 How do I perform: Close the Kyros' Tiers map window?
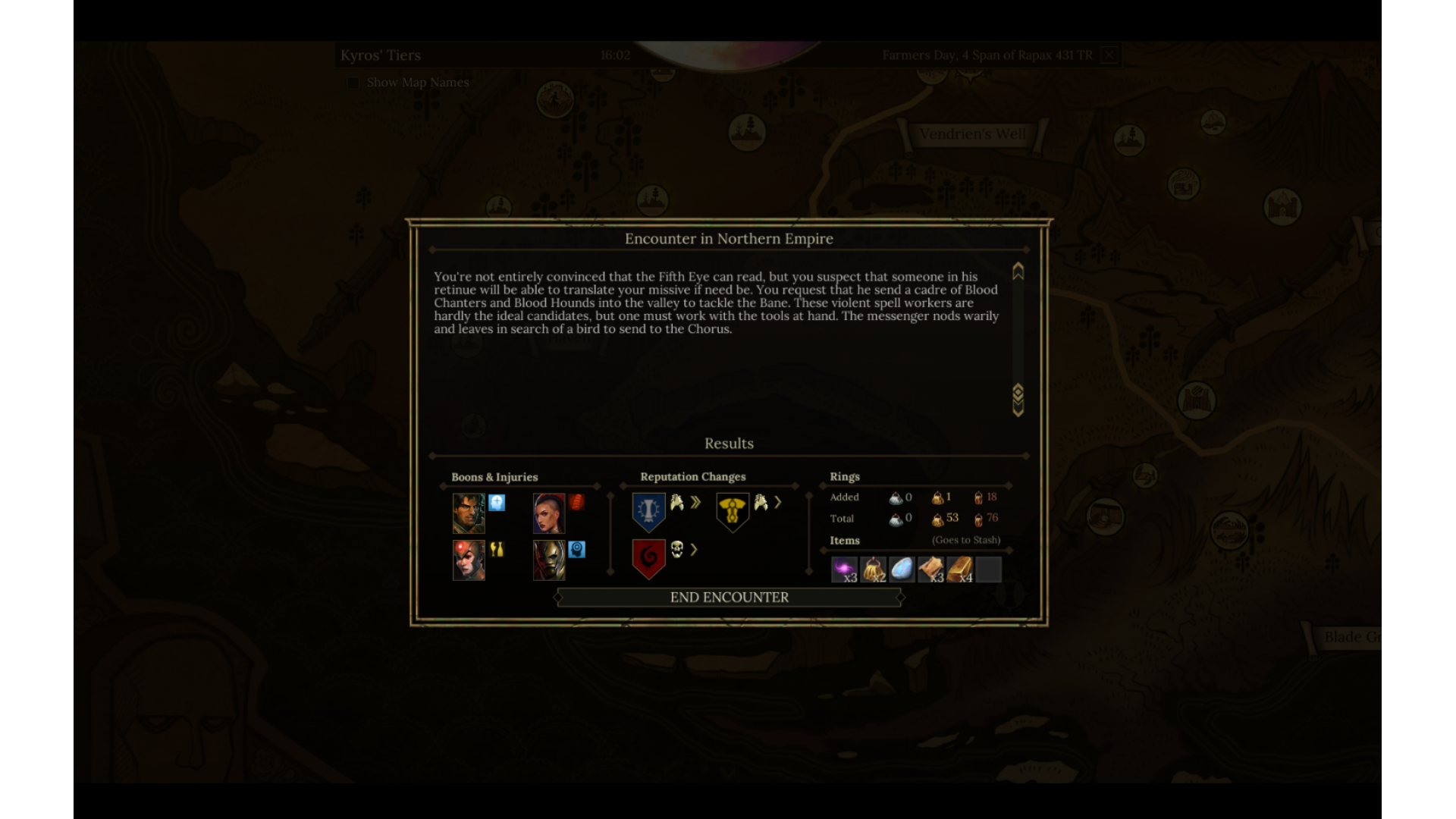pyautogui.click(x=1109, y=55)
